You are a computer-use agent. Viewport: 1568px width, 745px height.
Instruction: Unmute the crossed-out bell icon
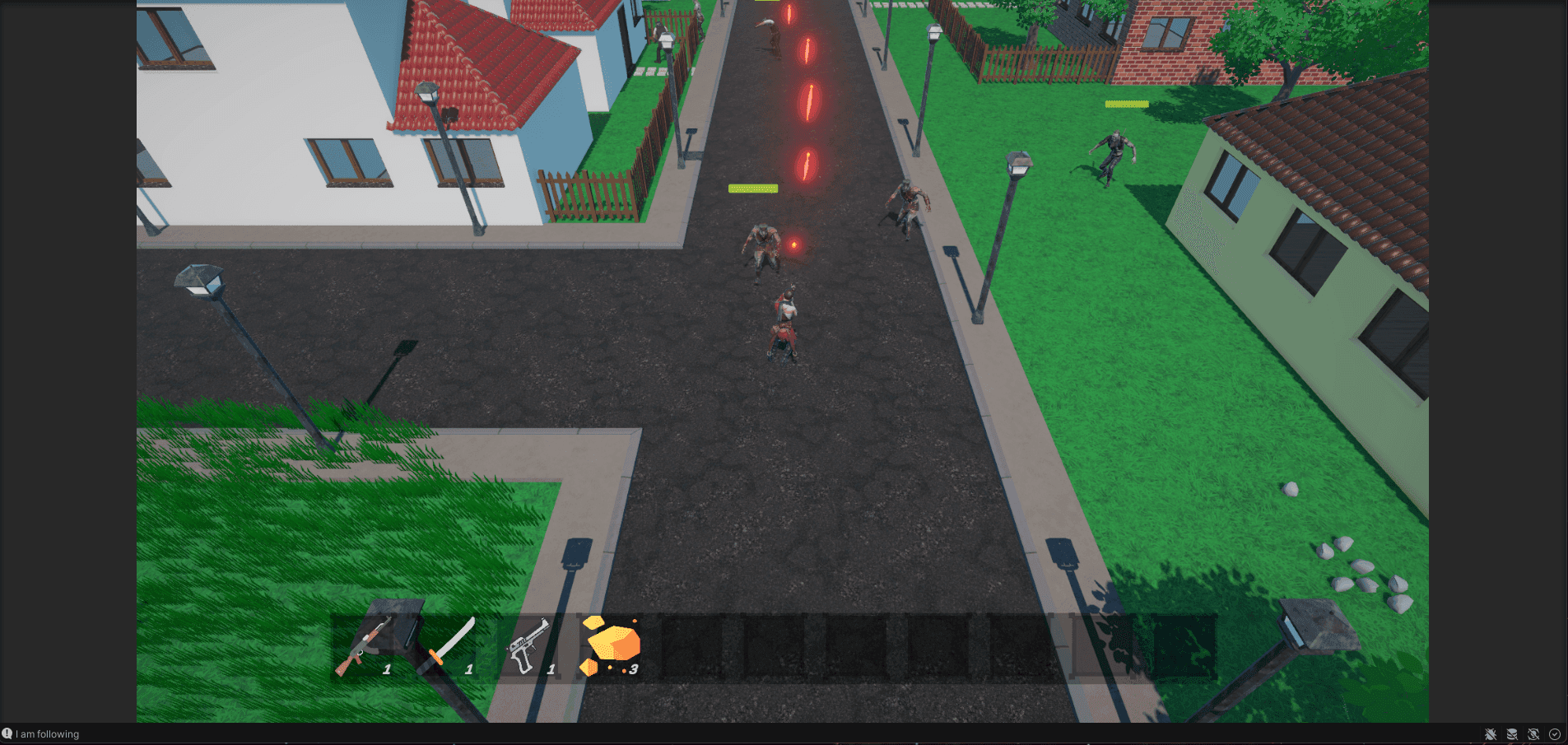coord(1533,734)
